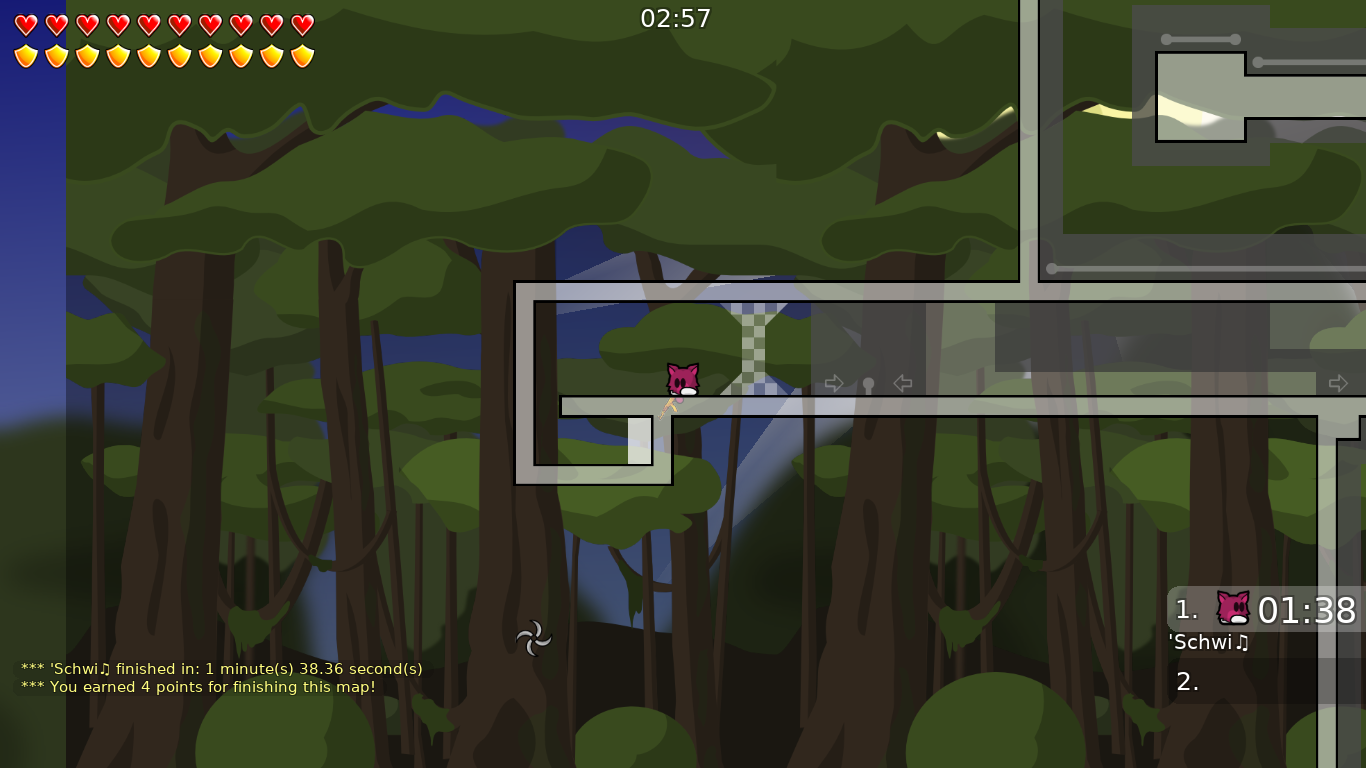Click the right-pointing arrow sign near the platform
The height and width of the screenshot is (768, 1366).
pos(834,383)
